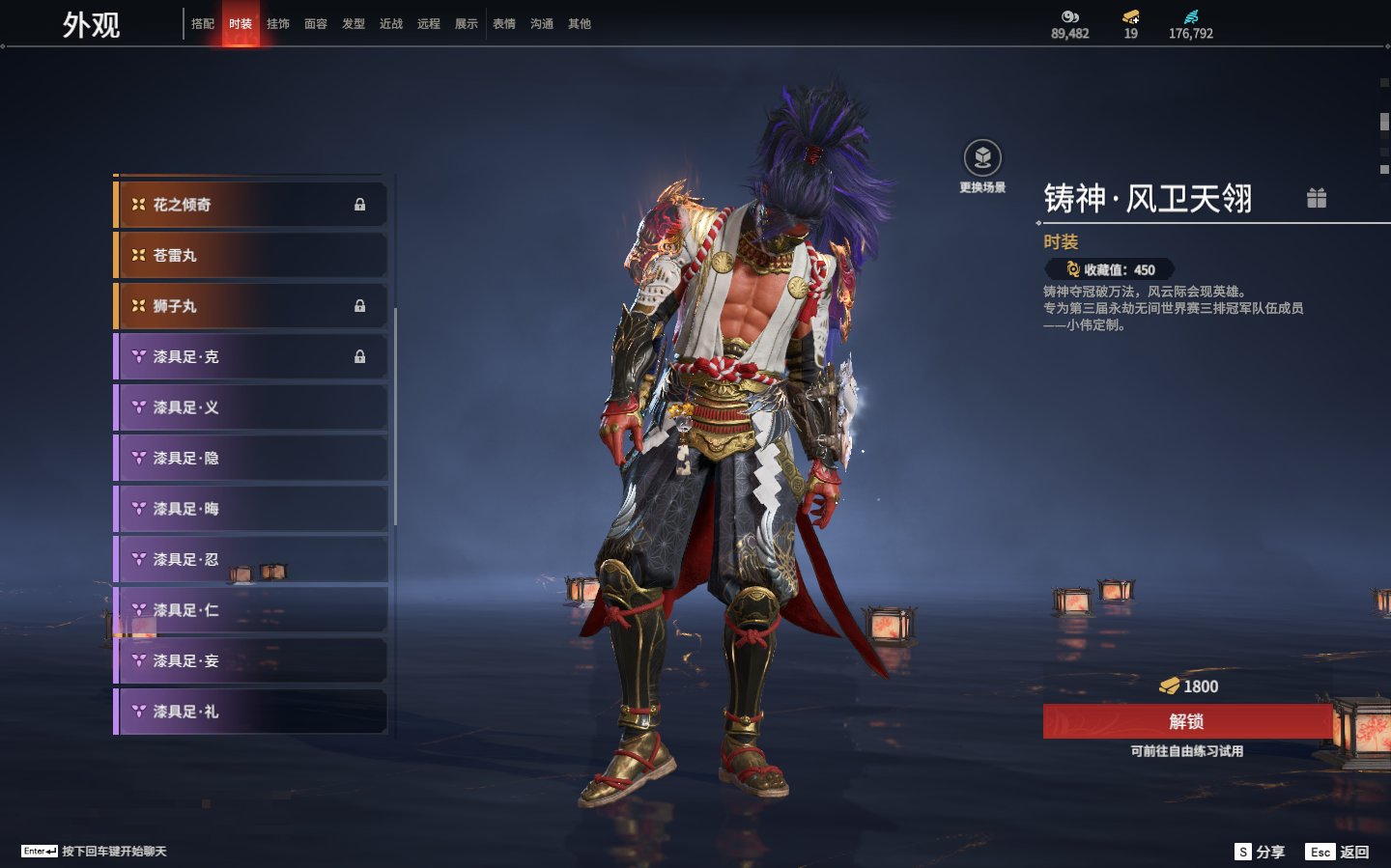Choose the 其他 tab
This screenshot has width=1391, height=868.
pyautogui.click(x=580, y=24)
